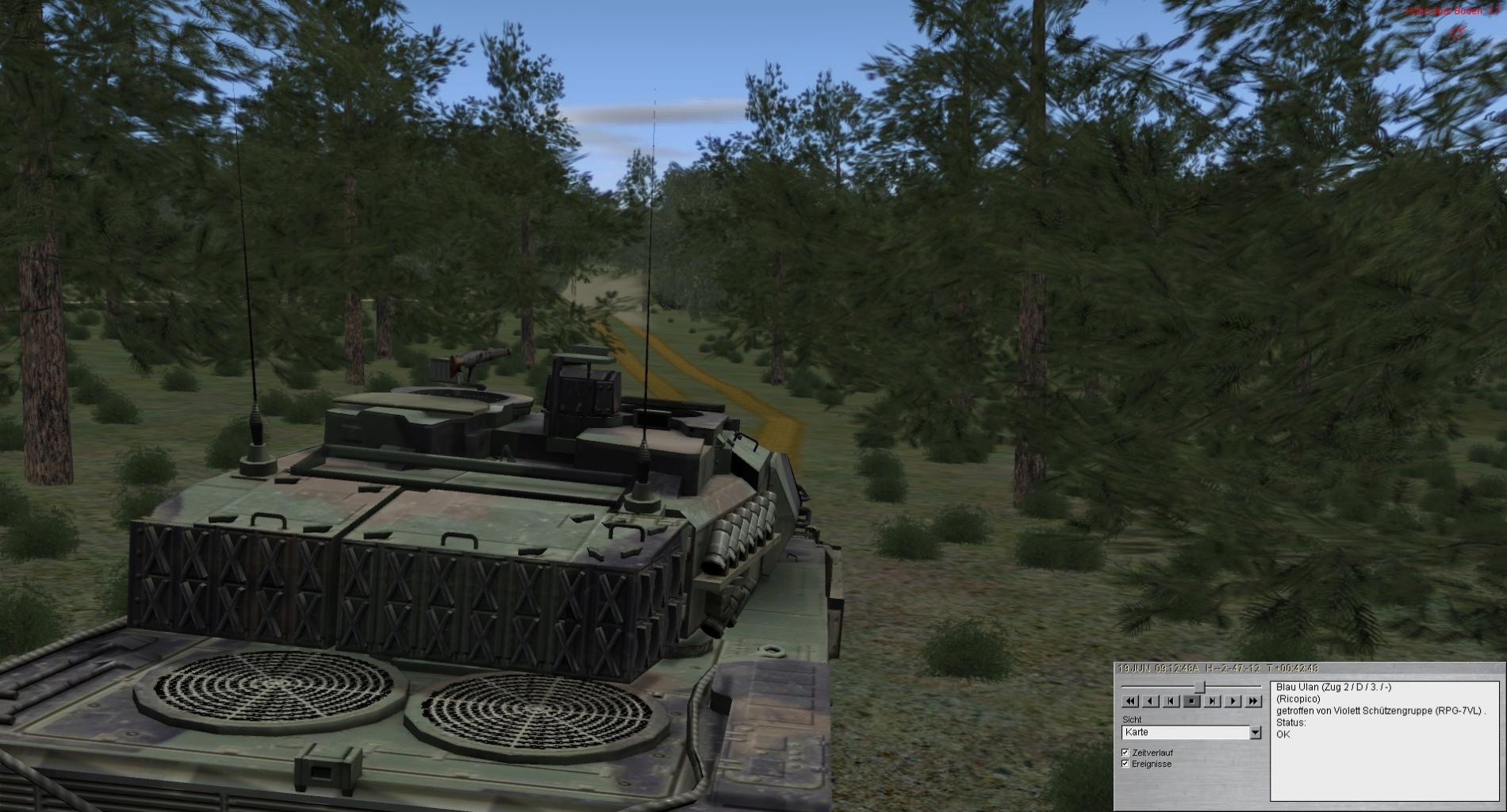This screenshot has width=1507, height=812.
Task: Fast forward the replay
Action: (x=1253, y=701)
